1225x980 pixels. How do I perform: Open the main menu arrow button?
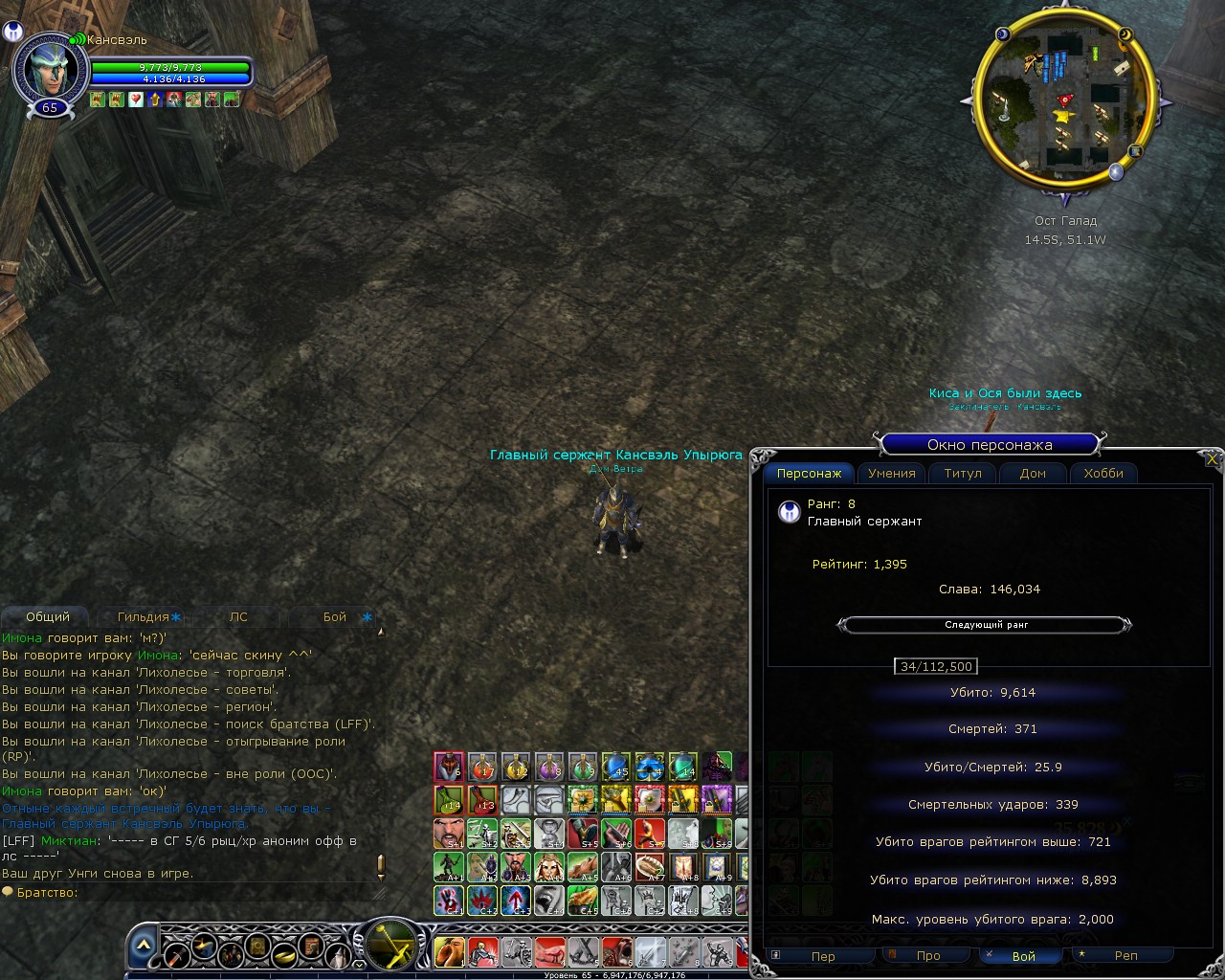point(143,946)
